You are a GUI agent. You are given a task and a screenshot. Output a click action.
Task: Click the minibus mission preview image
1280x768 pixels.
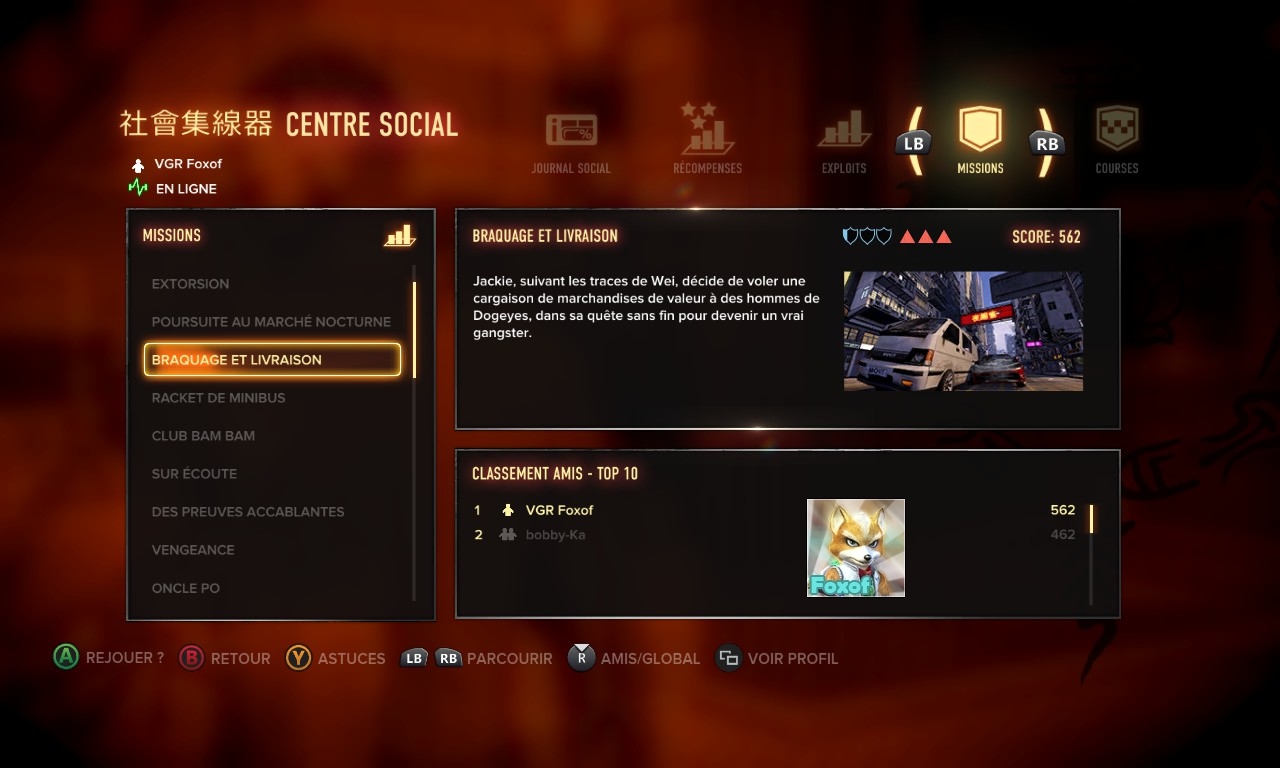pos(963,331)
